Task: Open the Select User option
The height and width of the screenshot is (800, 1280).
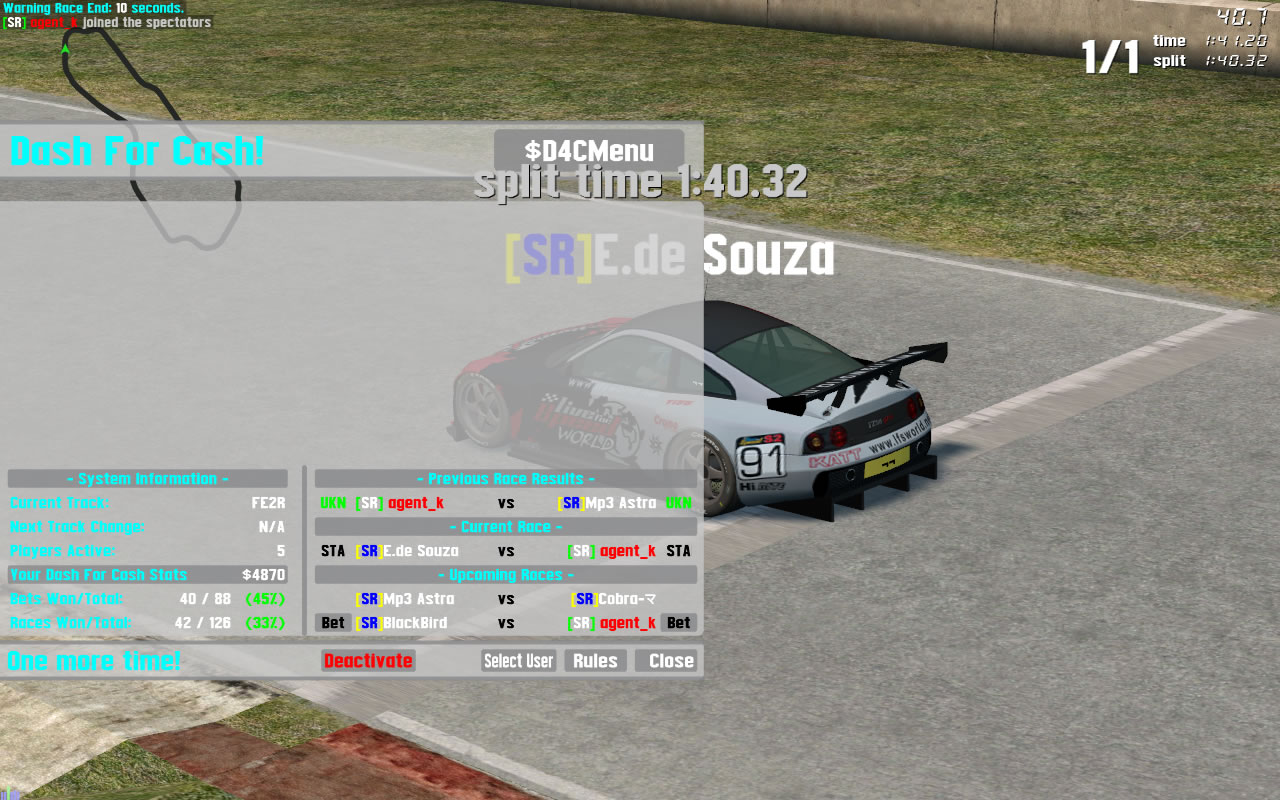Action: point(518,661)
